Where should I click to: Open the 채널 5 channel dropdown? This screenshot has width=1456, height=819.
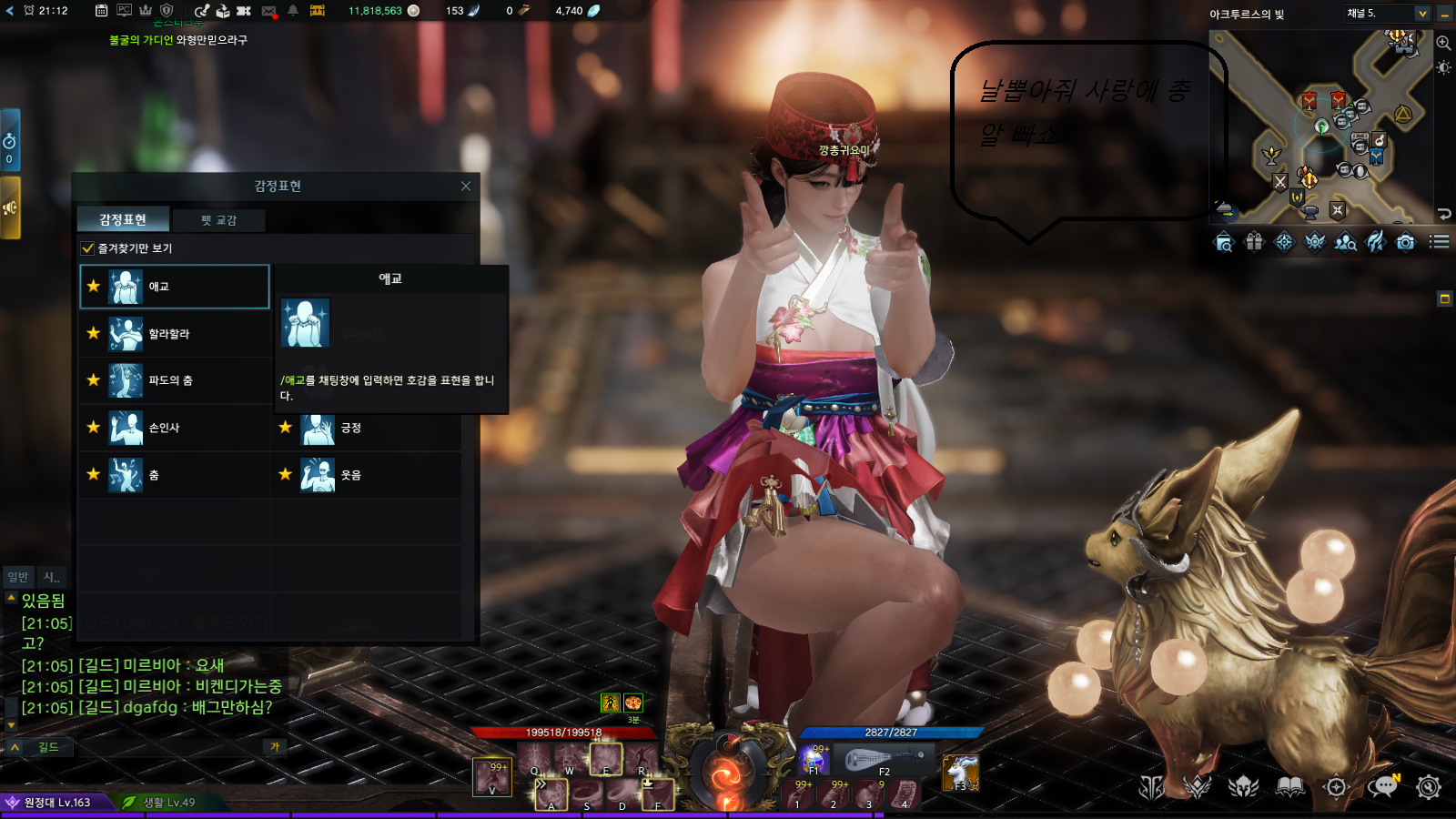coord(1422,14)
